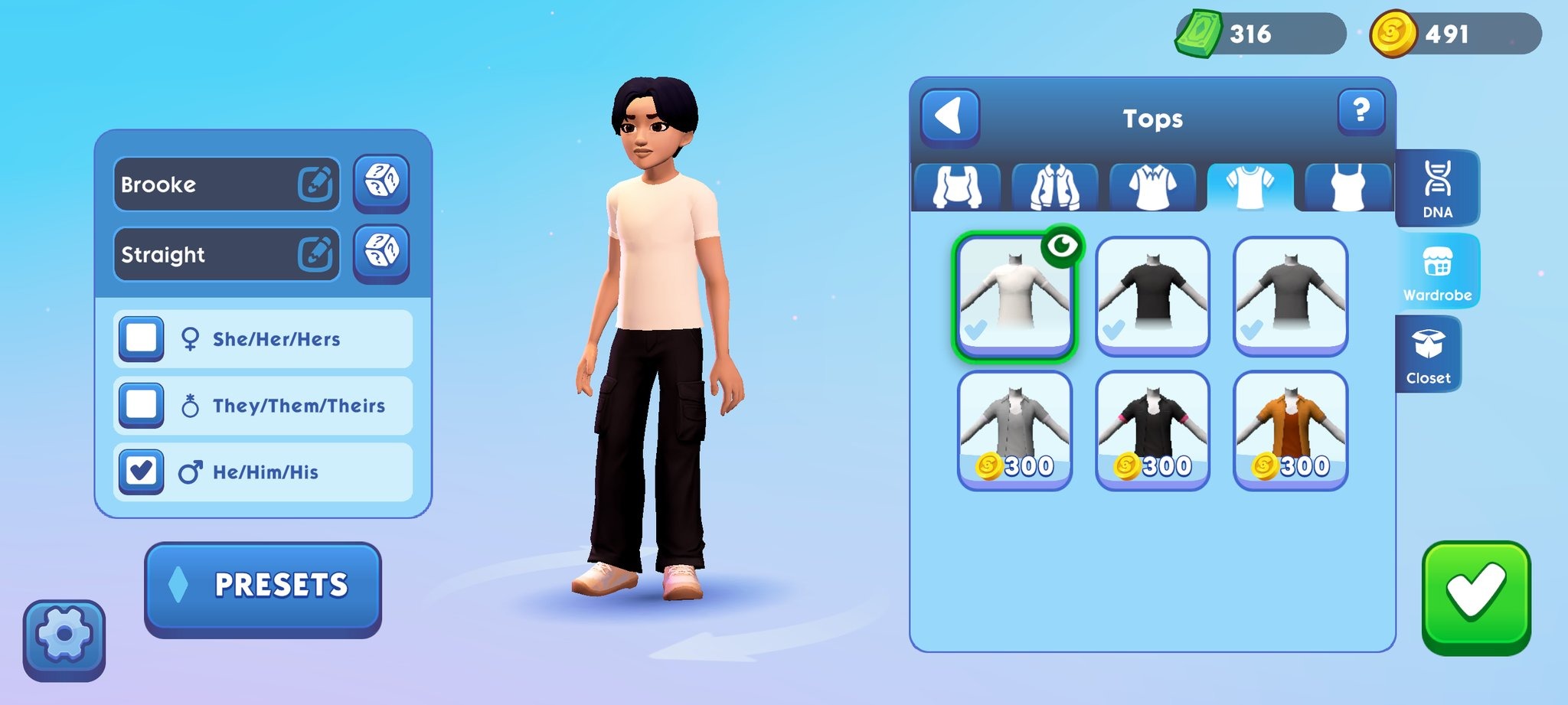Screen dimensions: 1568x705
Task: Toggle the He/Him/His checkbox
Action: click(x=142, y=471)
